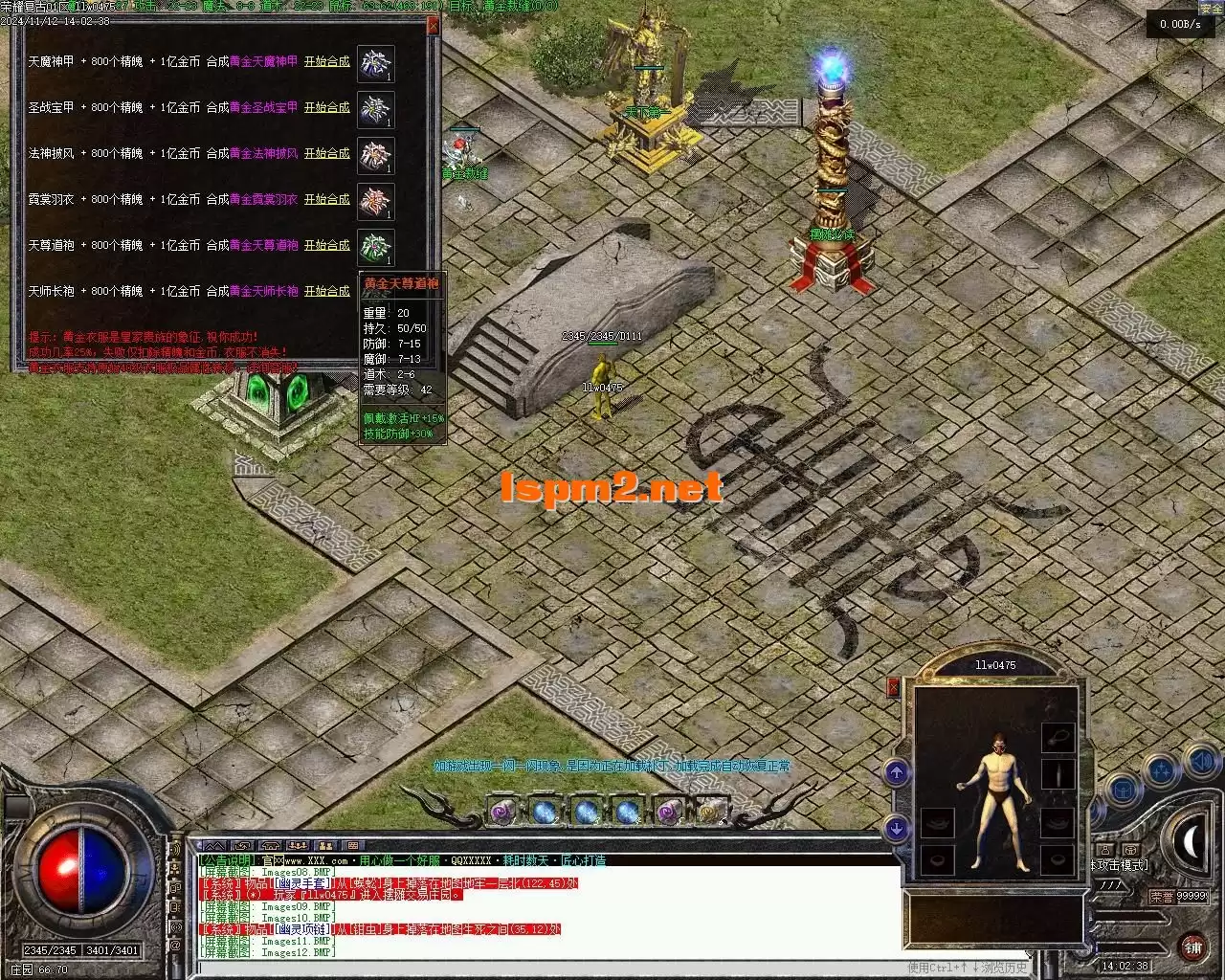This screenshot has height=980, width=1225.
Task: Select the necklace equipment slot
Action: pos(1058,737)
